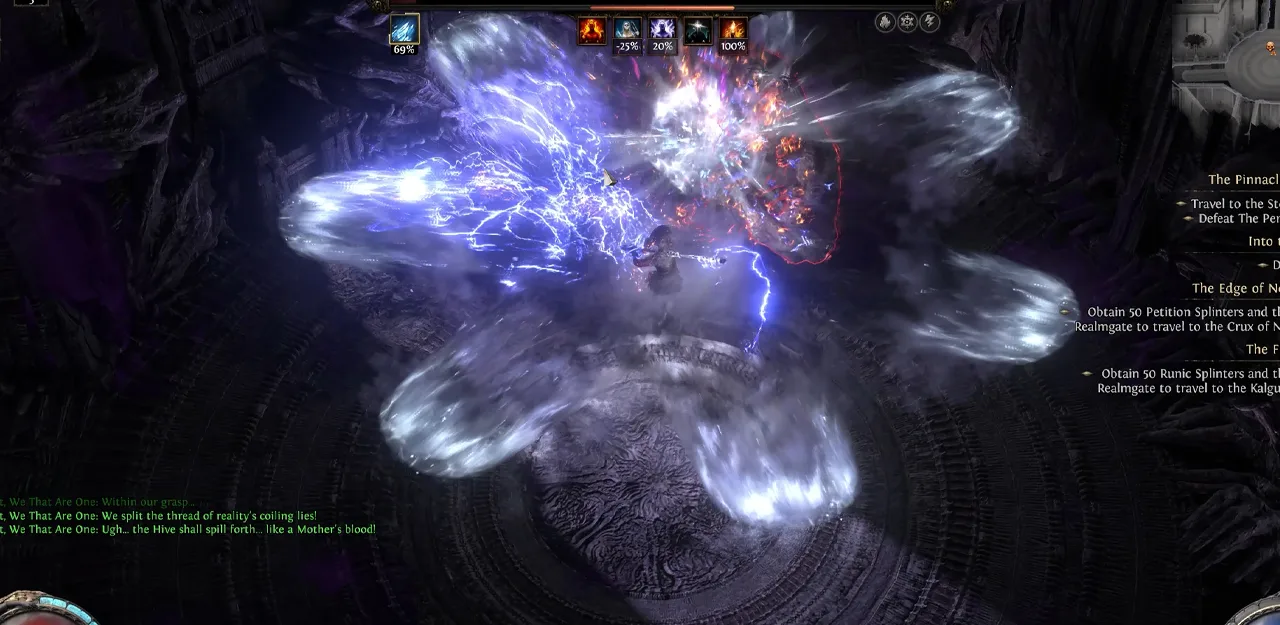Inspect the hooded figure debuff showing -25%
The height and width of the screenshot is (625, 1280).
click(x=627, y=31)
